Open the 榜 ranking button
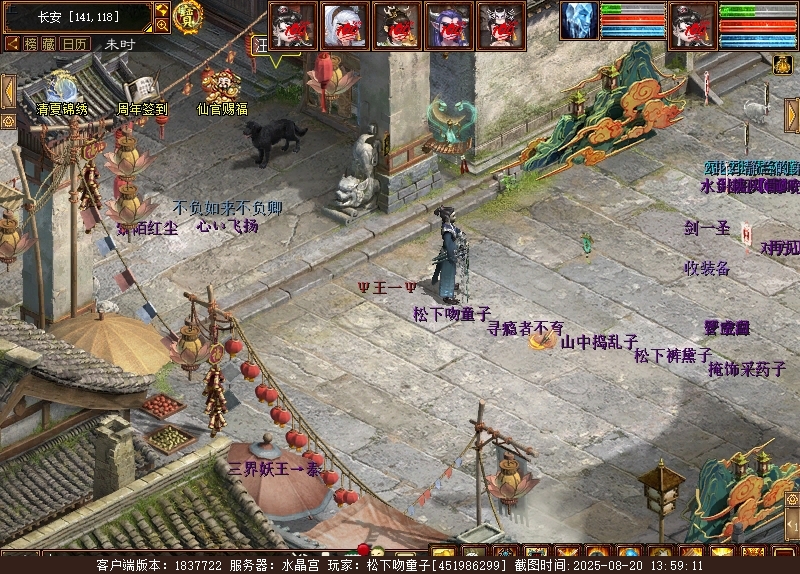The height and width of the screenshot is (574, 800). (31, 44)
